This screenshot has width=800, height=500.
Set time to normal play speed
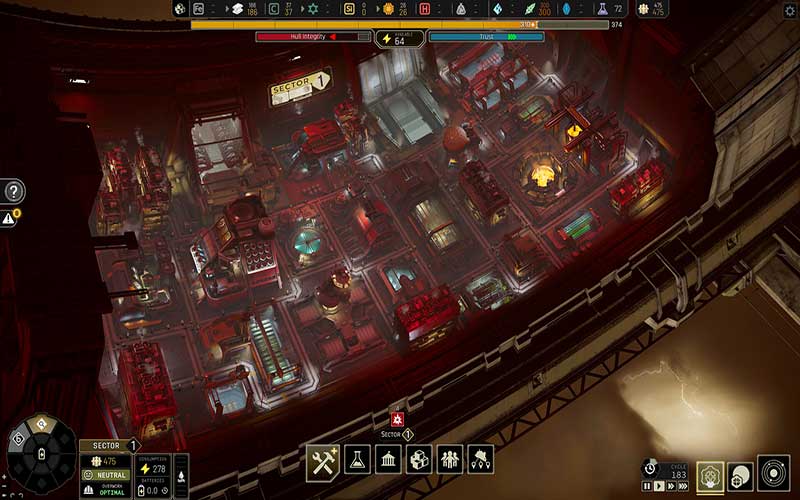tap(657, 487)
